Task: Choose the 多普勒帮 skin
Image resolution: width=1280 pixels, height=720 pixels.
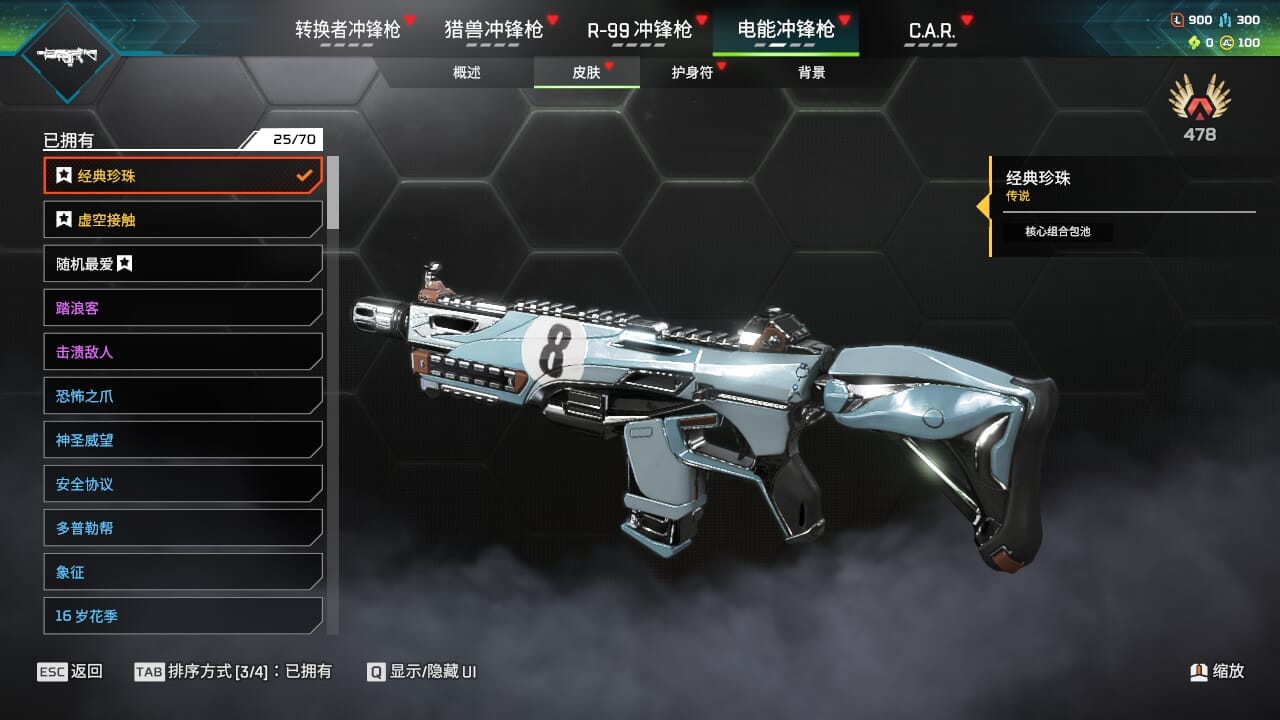Action: [183, 528]
